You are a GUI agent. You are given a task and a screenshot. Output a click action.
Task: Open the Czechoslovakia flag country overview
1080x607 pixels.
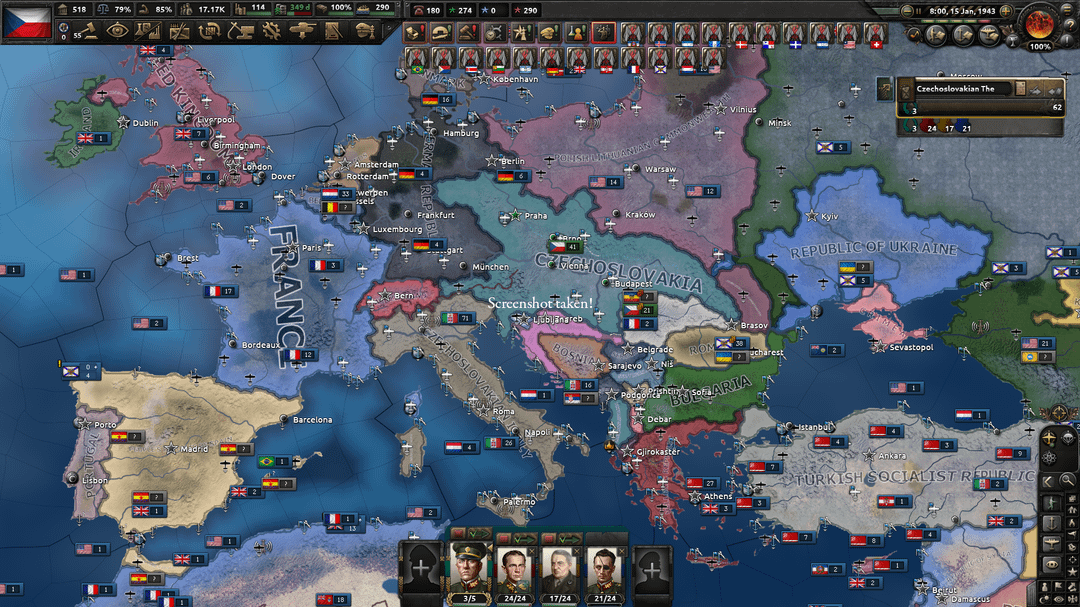coord(27,20)
